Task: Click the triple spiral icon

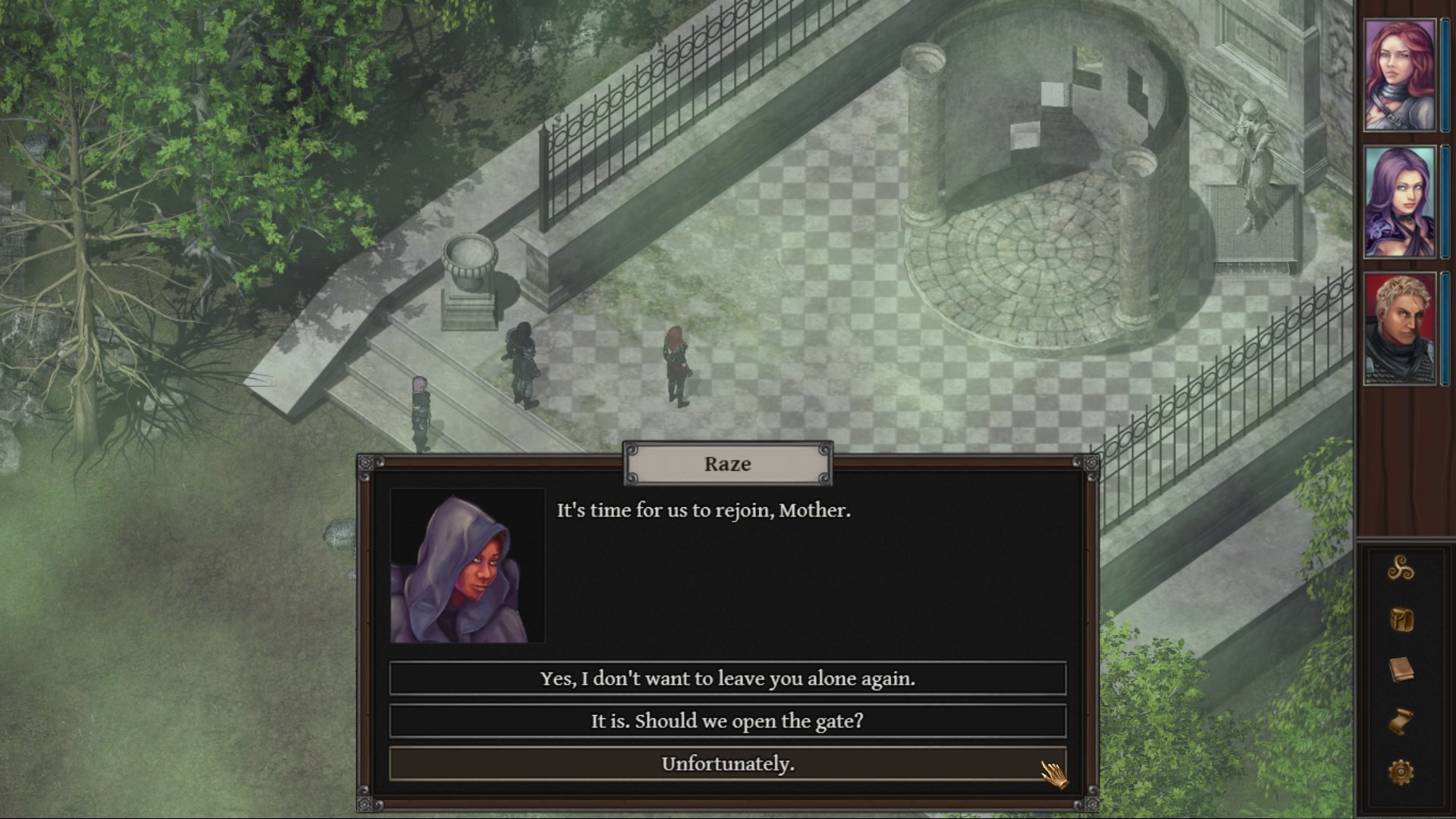Action: [x=1400, y=568]
